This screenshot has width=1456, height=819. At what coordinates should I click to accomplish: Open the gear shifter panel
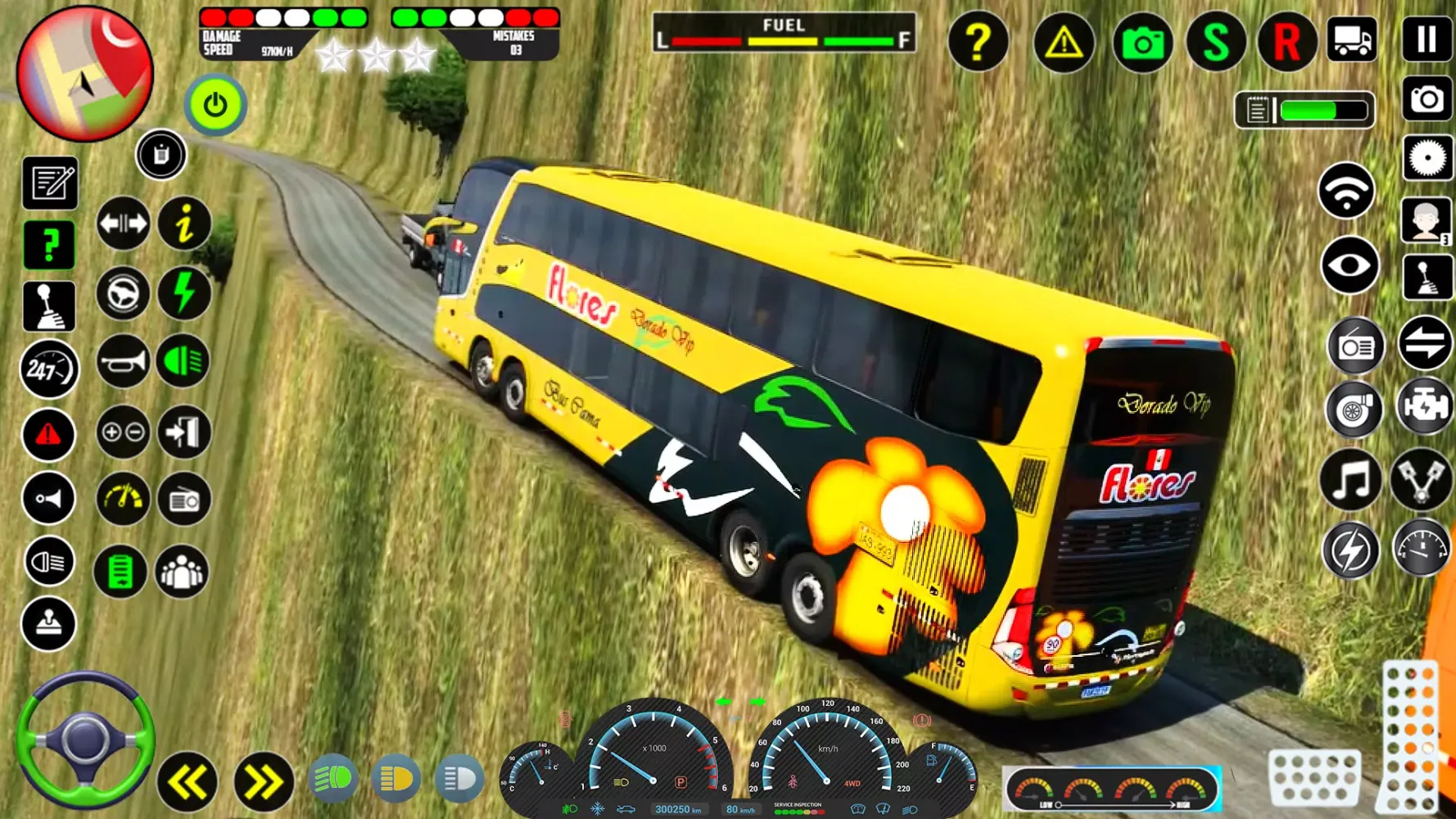click(x=49, y=307)
